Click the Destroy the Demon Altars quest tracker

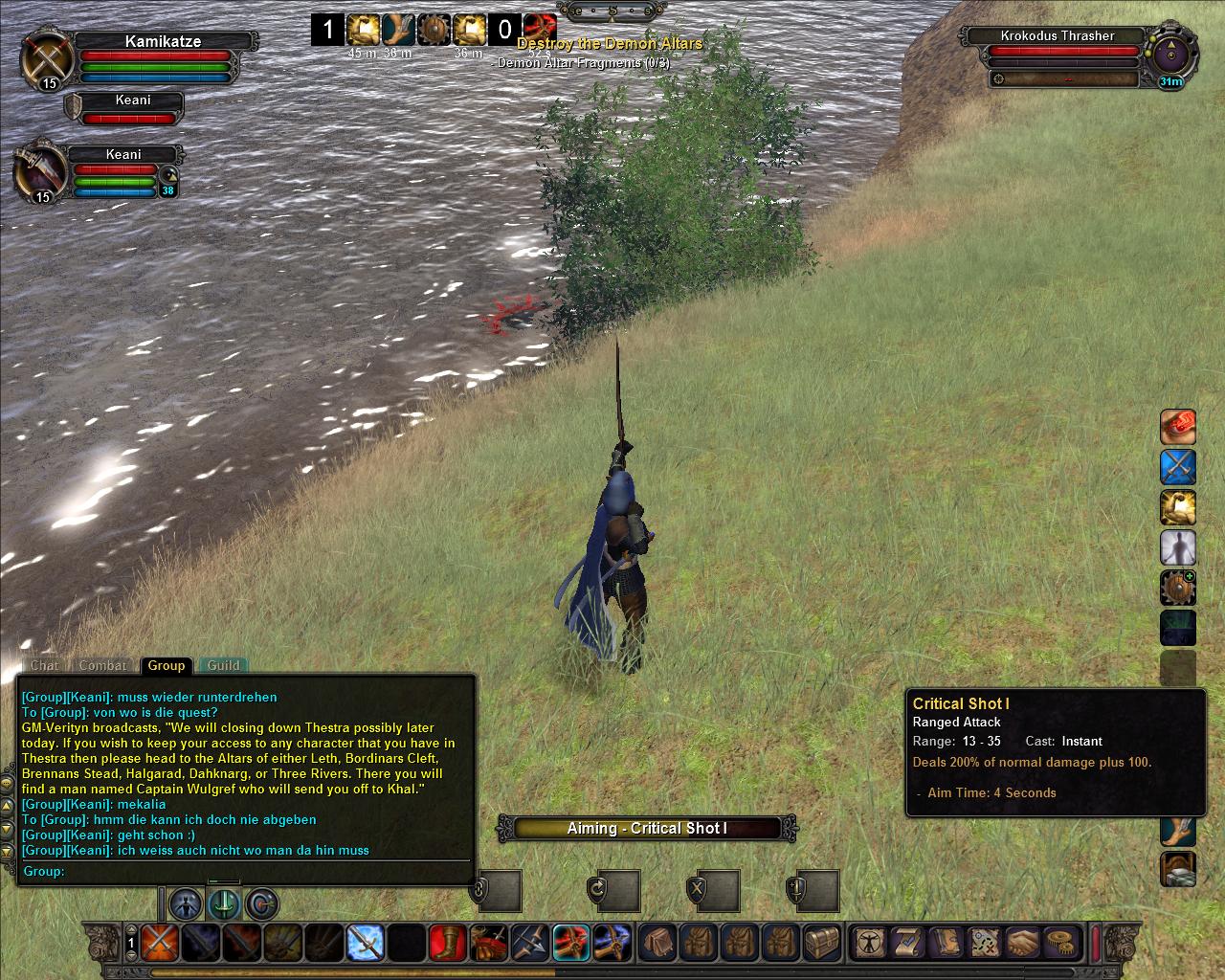[x=610, y=44]
